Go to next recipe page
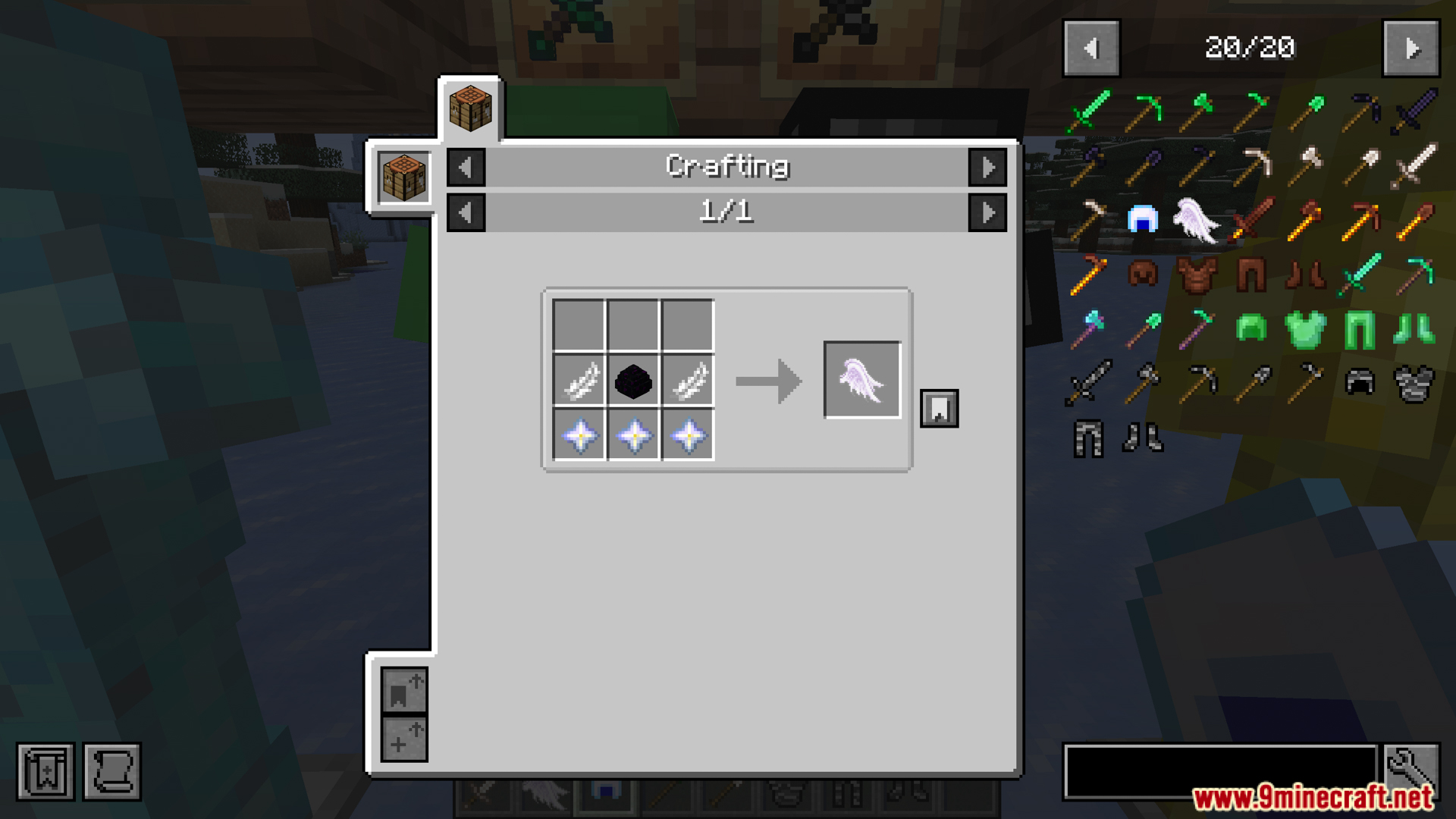Viewport: 1456px width, 819px height. (987, 212)
